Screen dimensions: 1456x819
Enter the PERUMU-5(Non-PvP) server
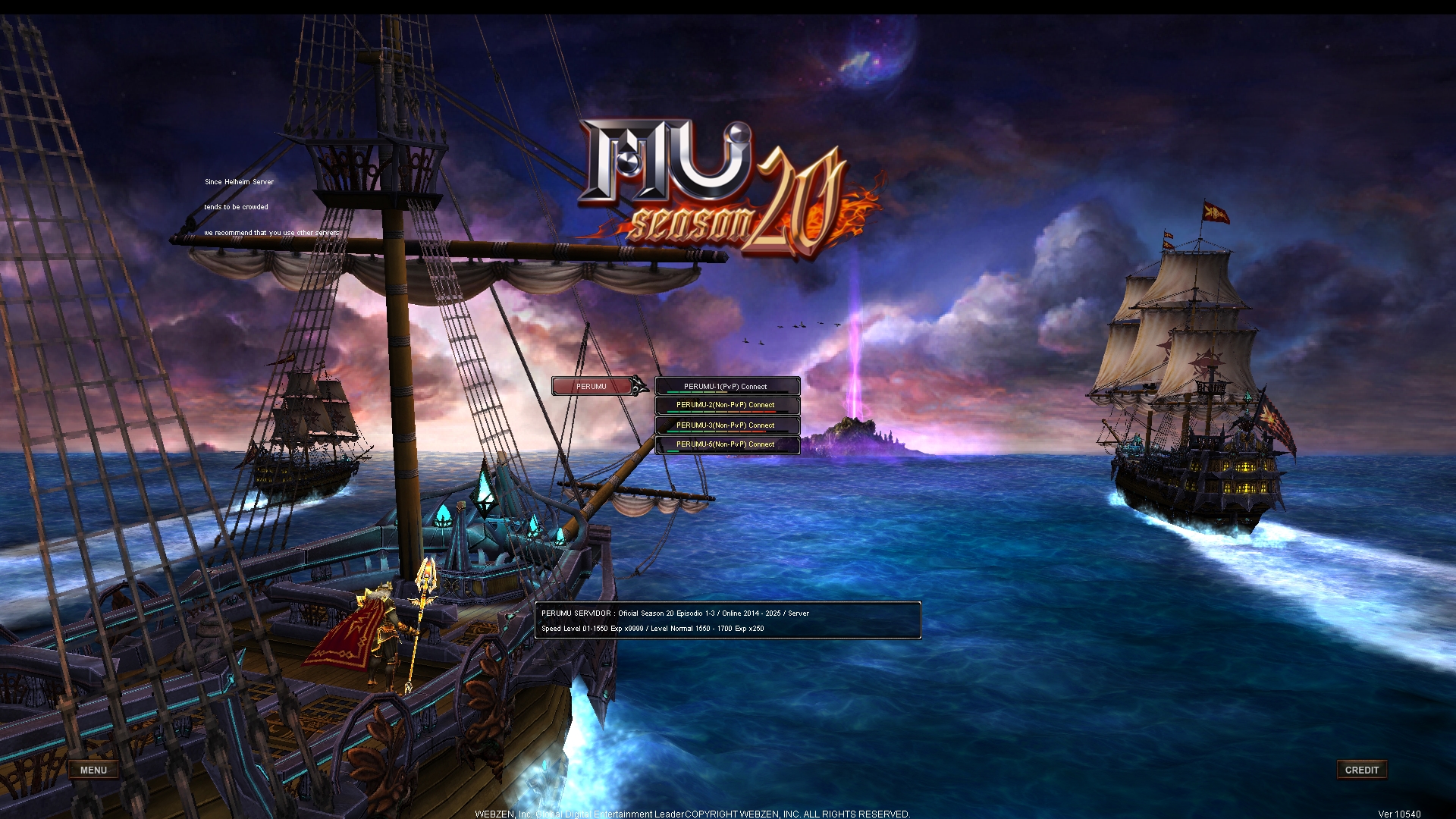726,444
